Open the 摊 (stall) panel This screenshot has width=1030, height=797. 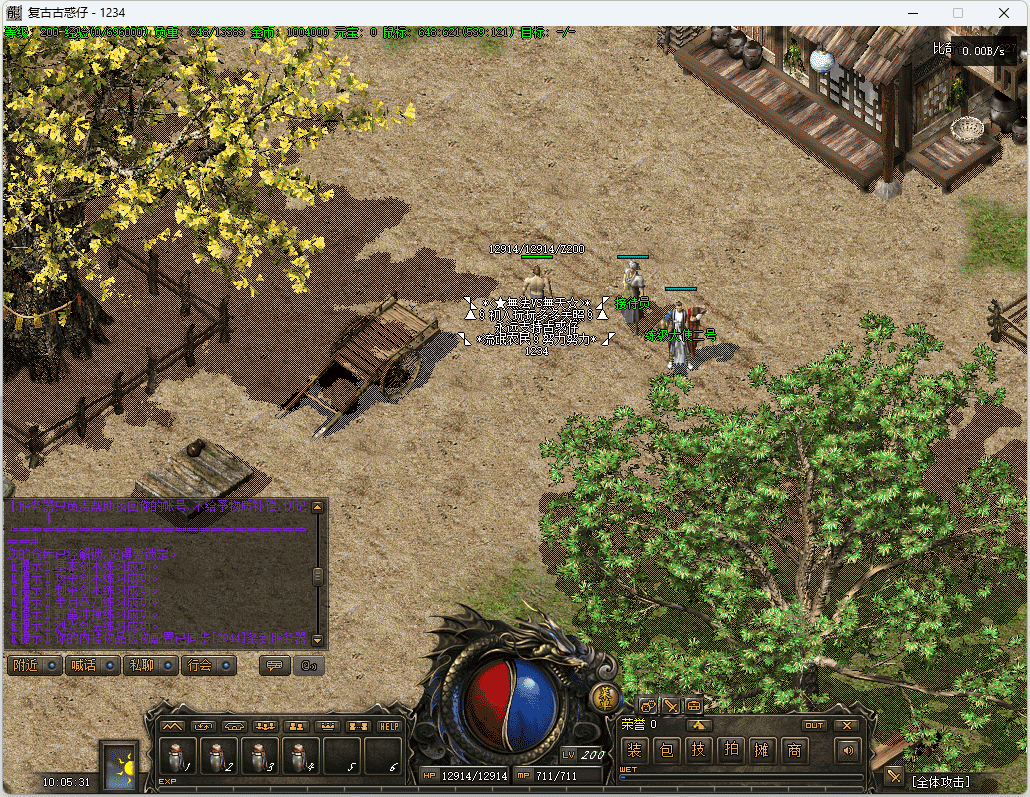(763, 750)
